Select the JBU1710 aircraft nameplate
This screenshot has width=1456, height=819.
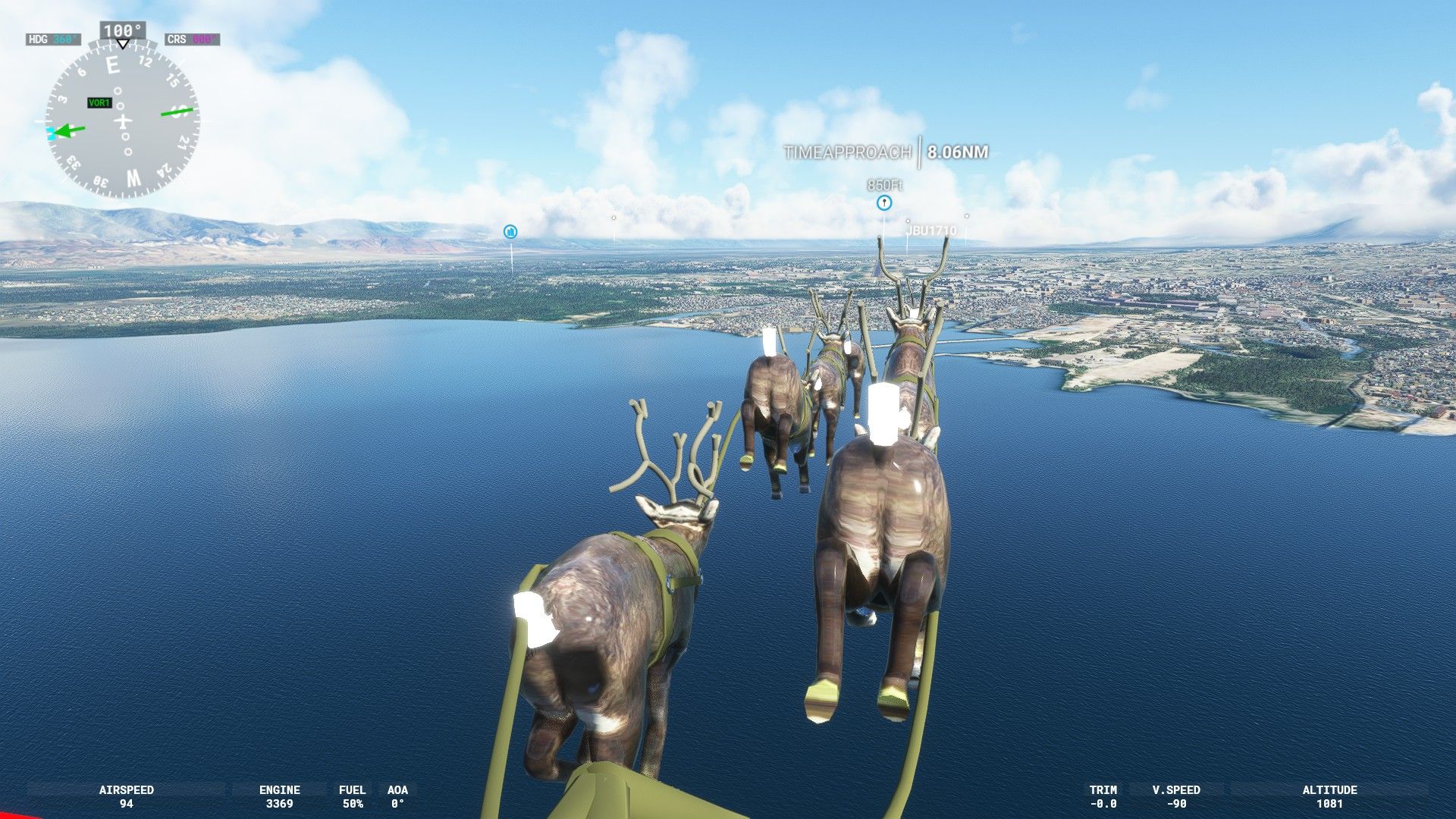[931, 230]
